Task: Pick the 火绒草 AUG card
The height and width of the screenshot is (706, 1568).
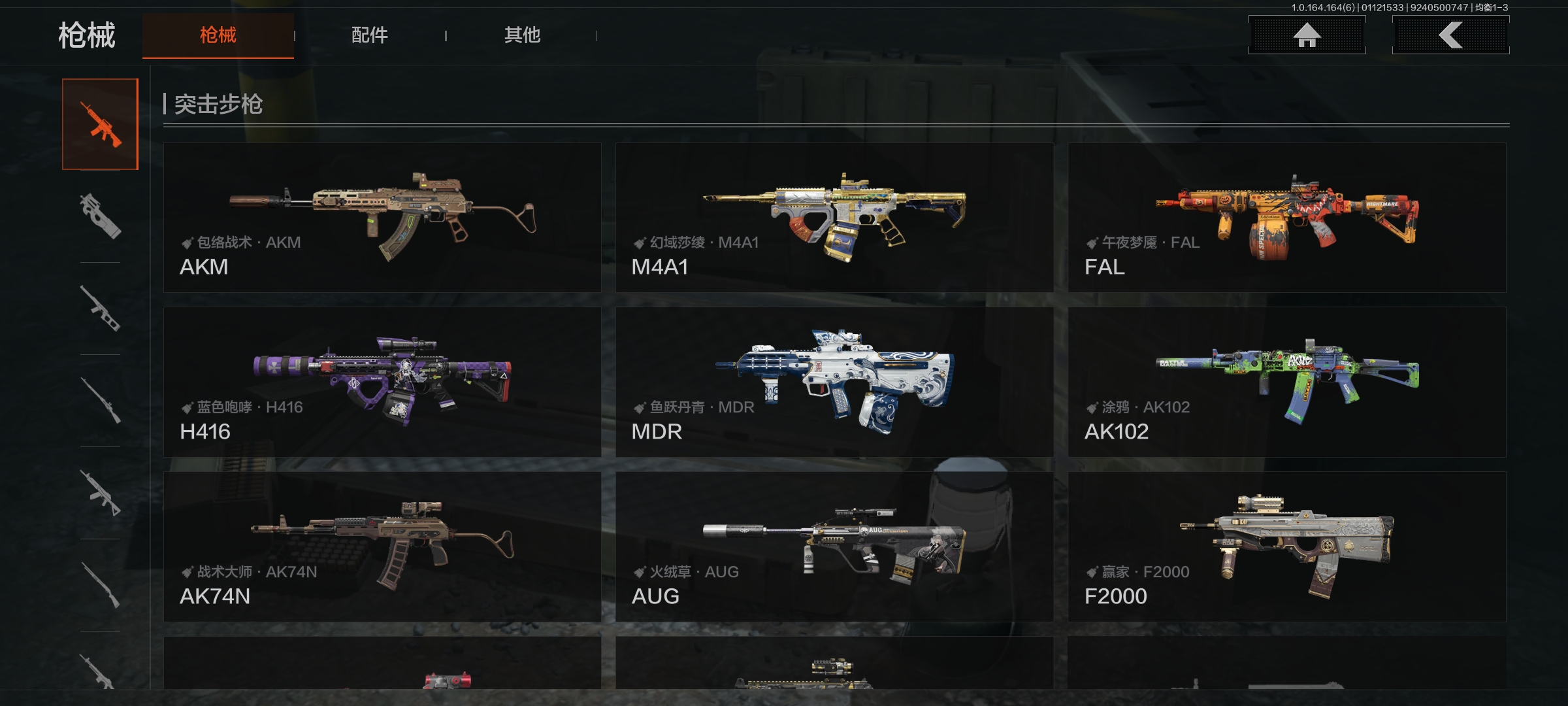Action: [834, 547]
